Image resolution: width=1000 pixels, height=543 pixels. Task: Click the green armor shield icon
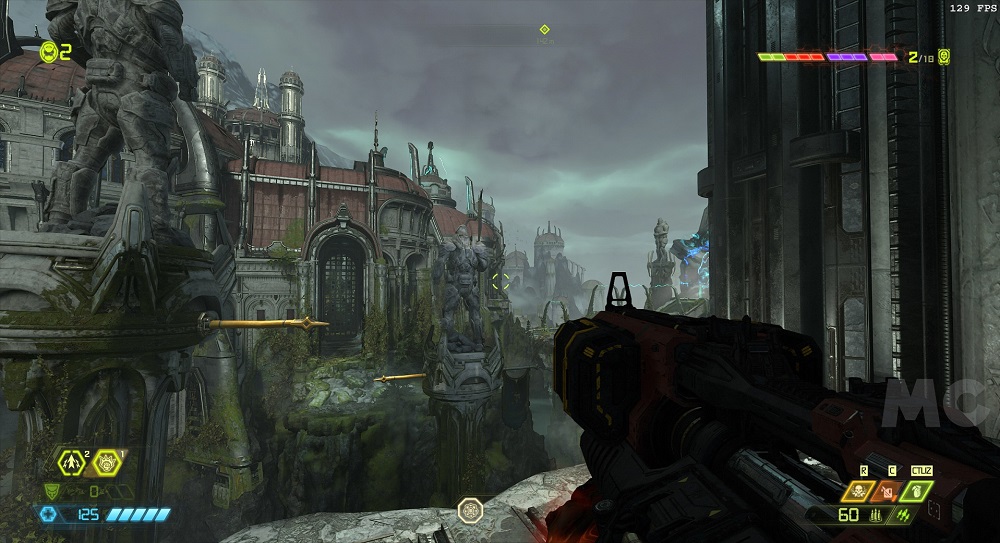53,491
